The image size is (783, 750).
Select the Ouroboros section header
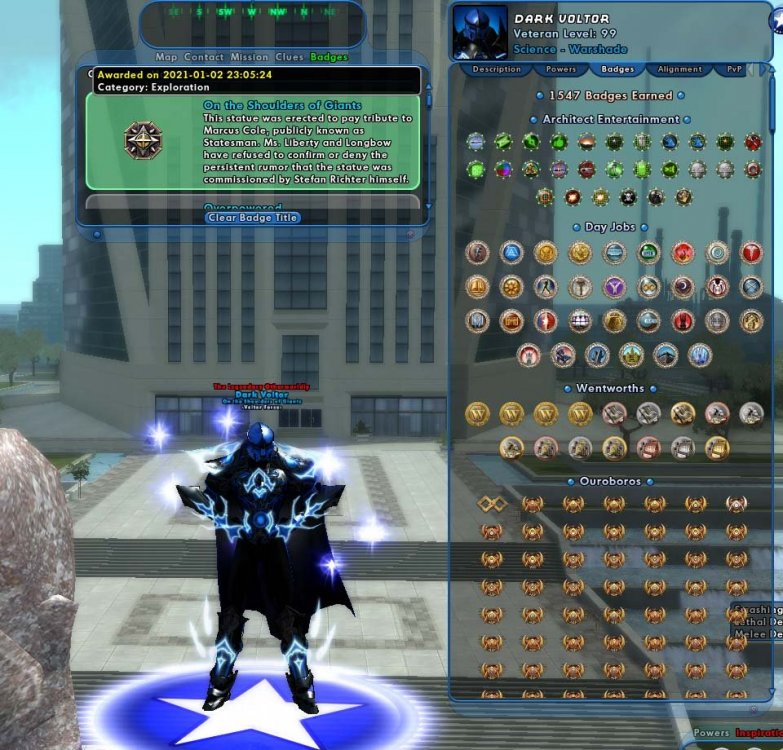(610, 481)
